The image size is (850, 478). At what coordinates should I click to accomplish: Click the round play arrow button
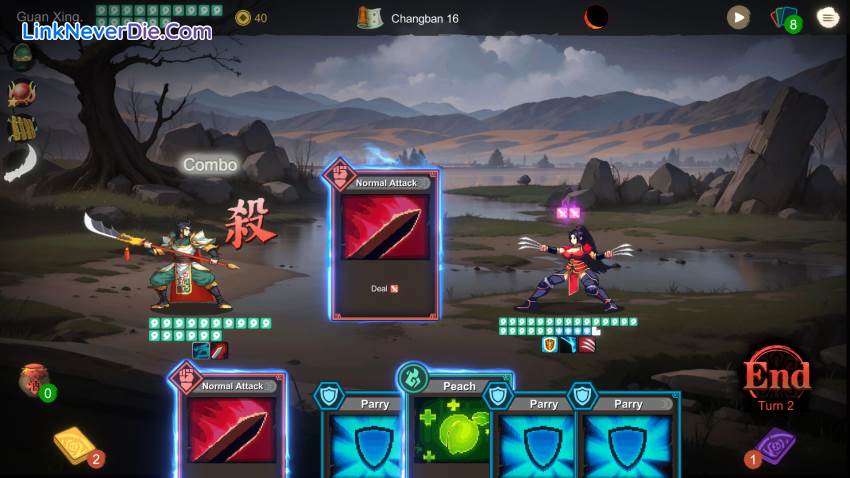(x=738, y=17)
